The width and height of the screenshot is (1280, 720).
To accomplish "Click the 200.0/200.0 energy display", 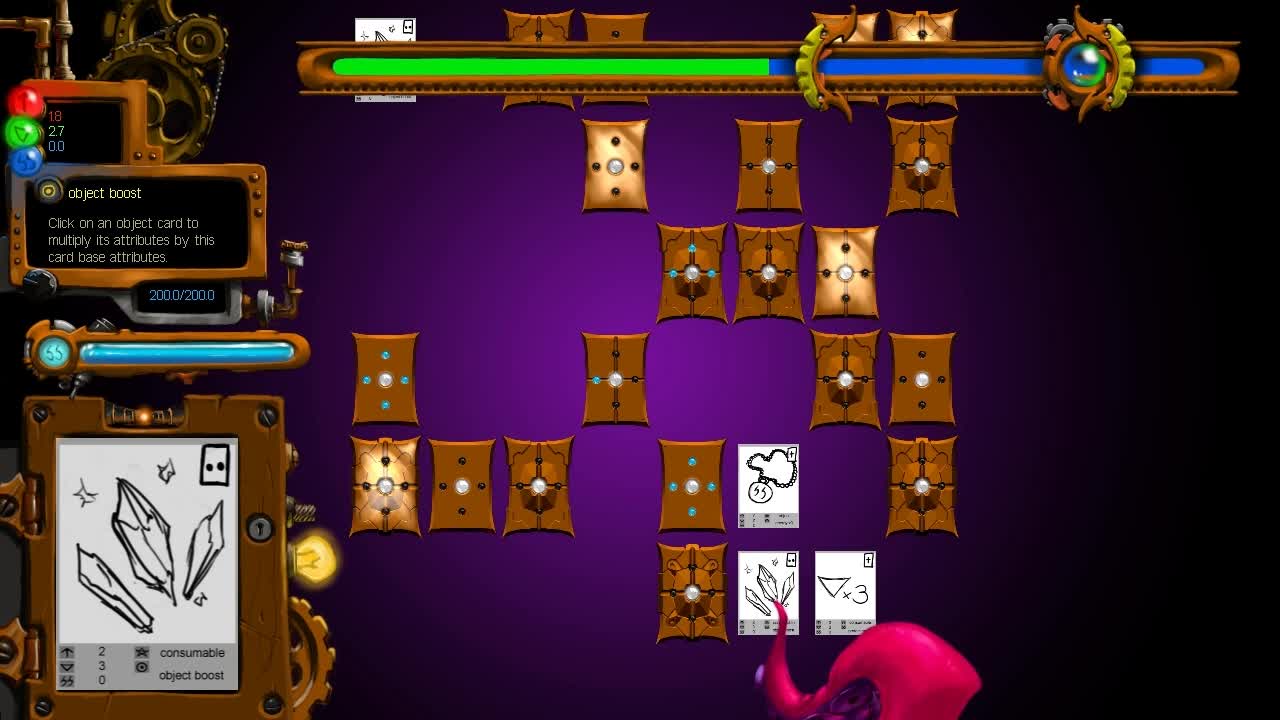I will pyautogui.click(x=181, y=295).
